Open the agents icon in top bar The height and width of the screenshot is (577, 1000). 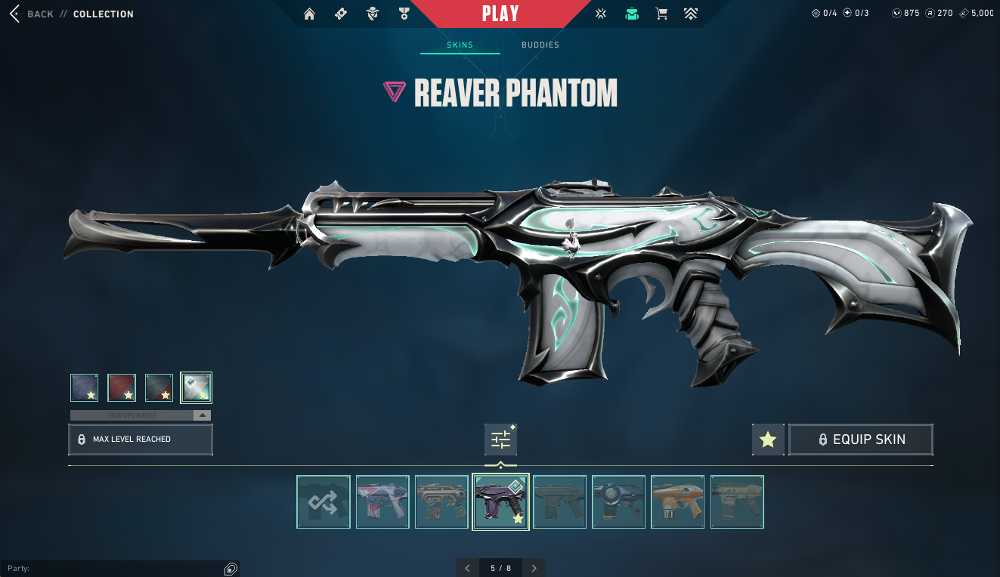(x=372, y=14)
